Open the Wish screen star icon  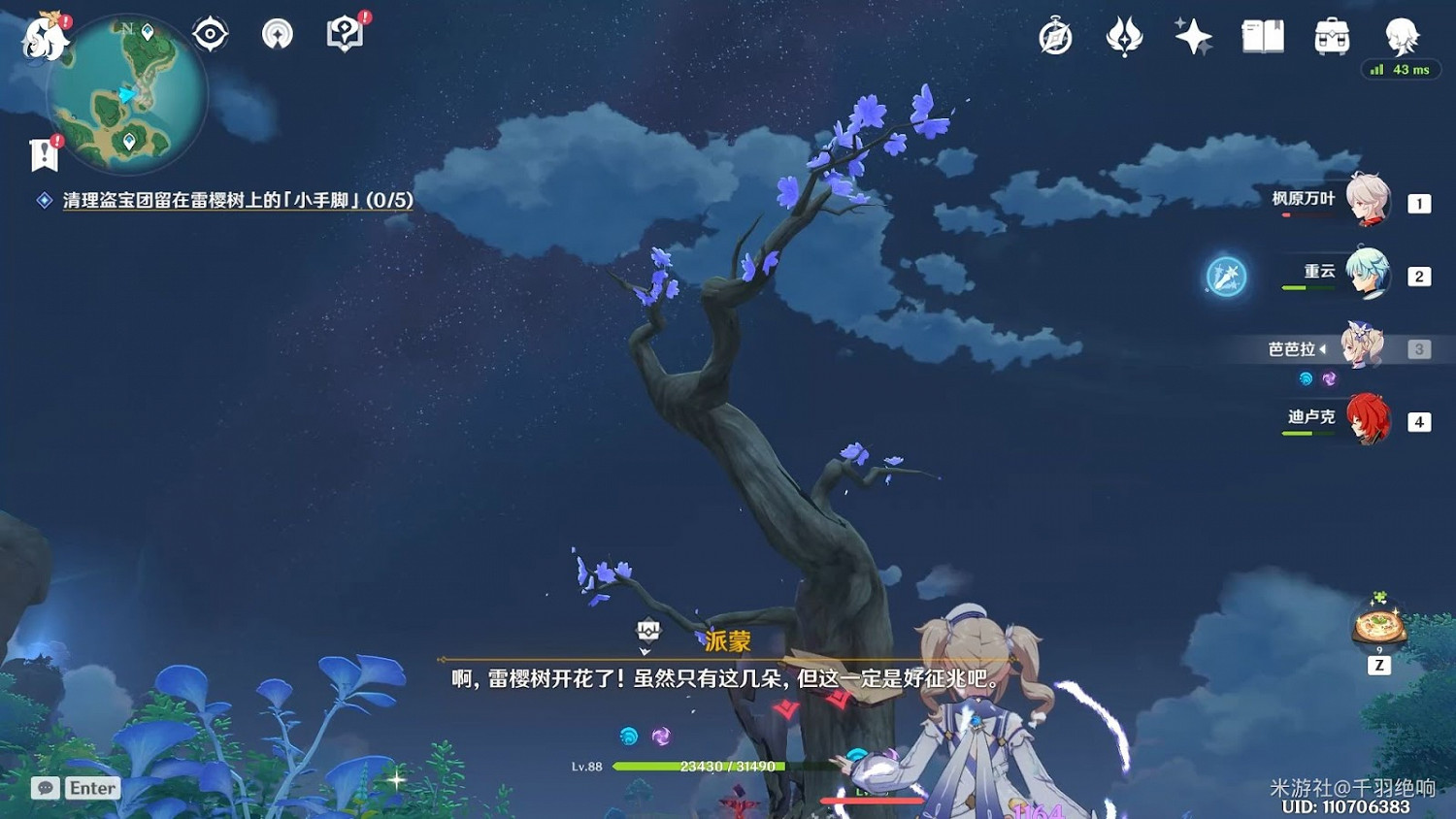coord(1192,36)
